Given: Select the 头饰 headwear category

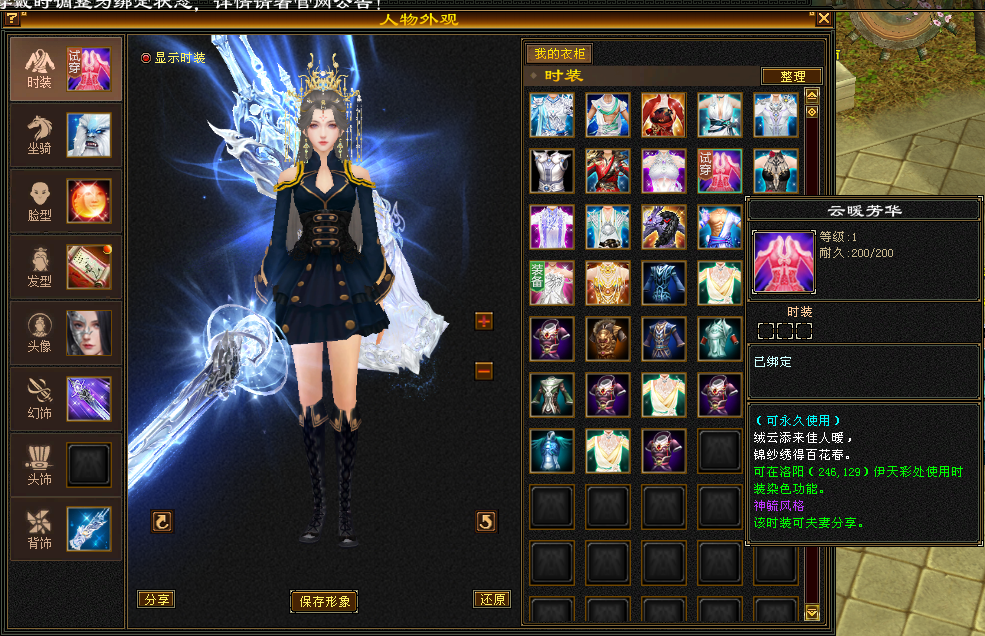Looking at the screenshot, I should click(x=66, y=465).
